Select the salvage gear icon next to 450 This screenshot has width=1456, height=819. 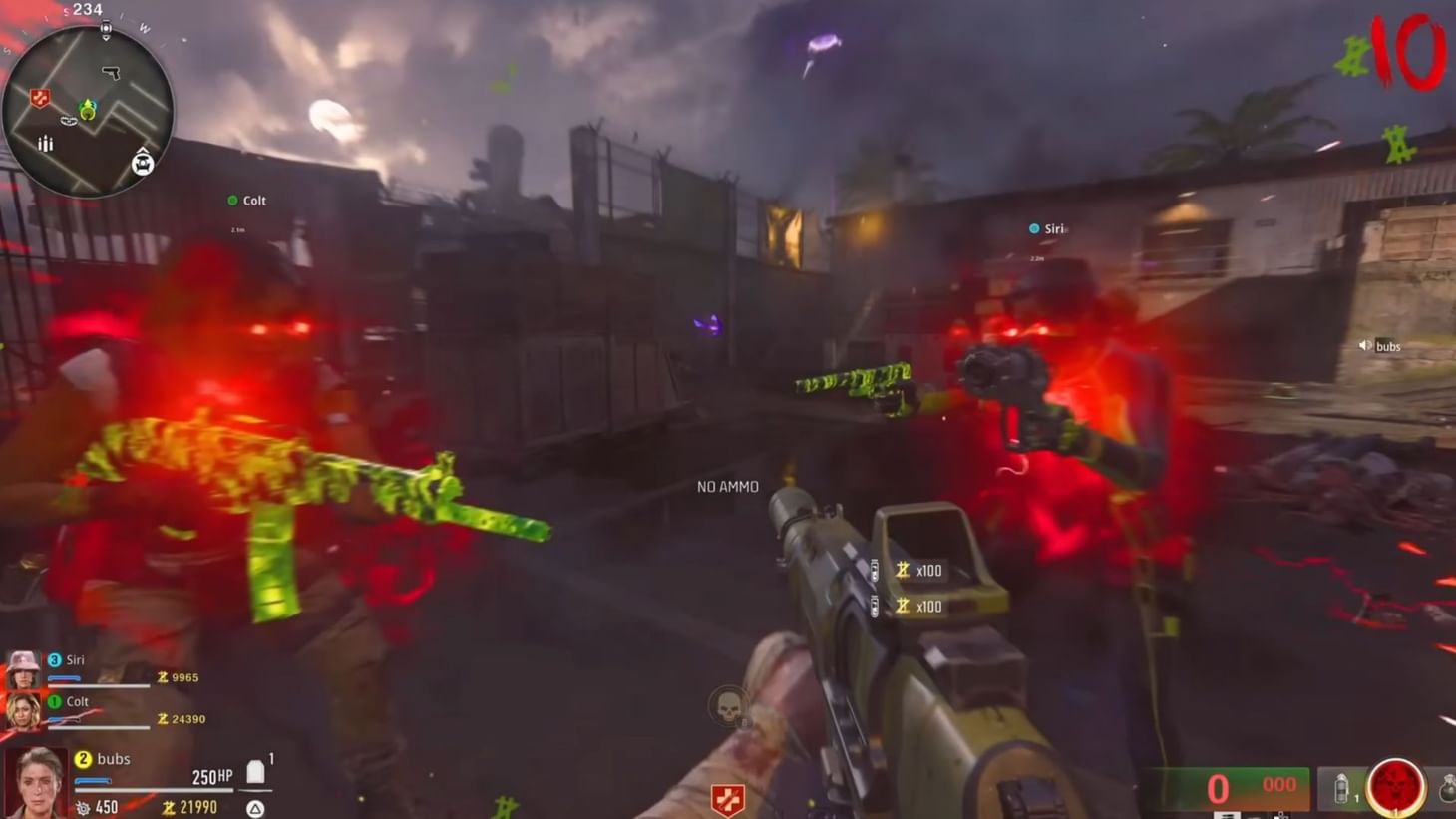click(x=83, y=806)
